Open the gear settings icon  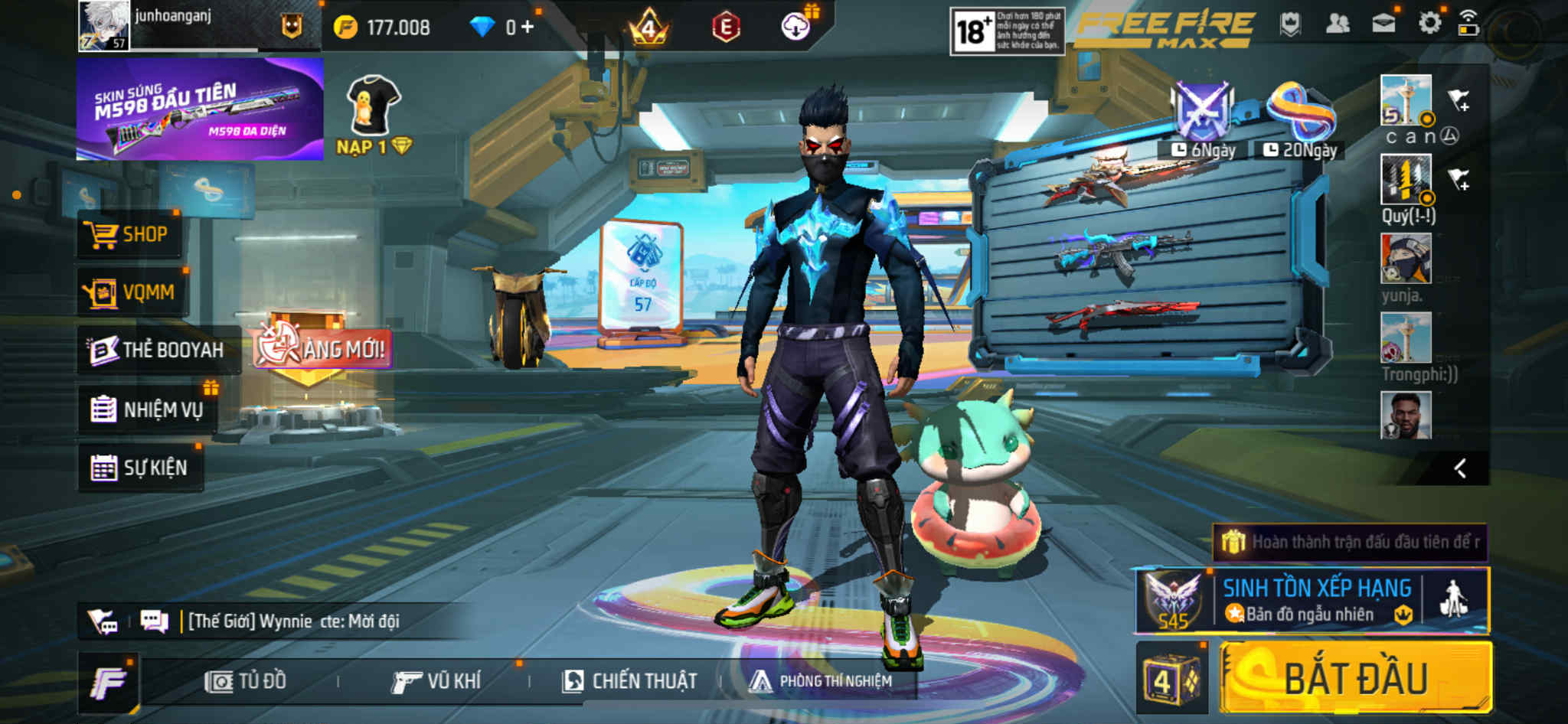[1429, 24]
